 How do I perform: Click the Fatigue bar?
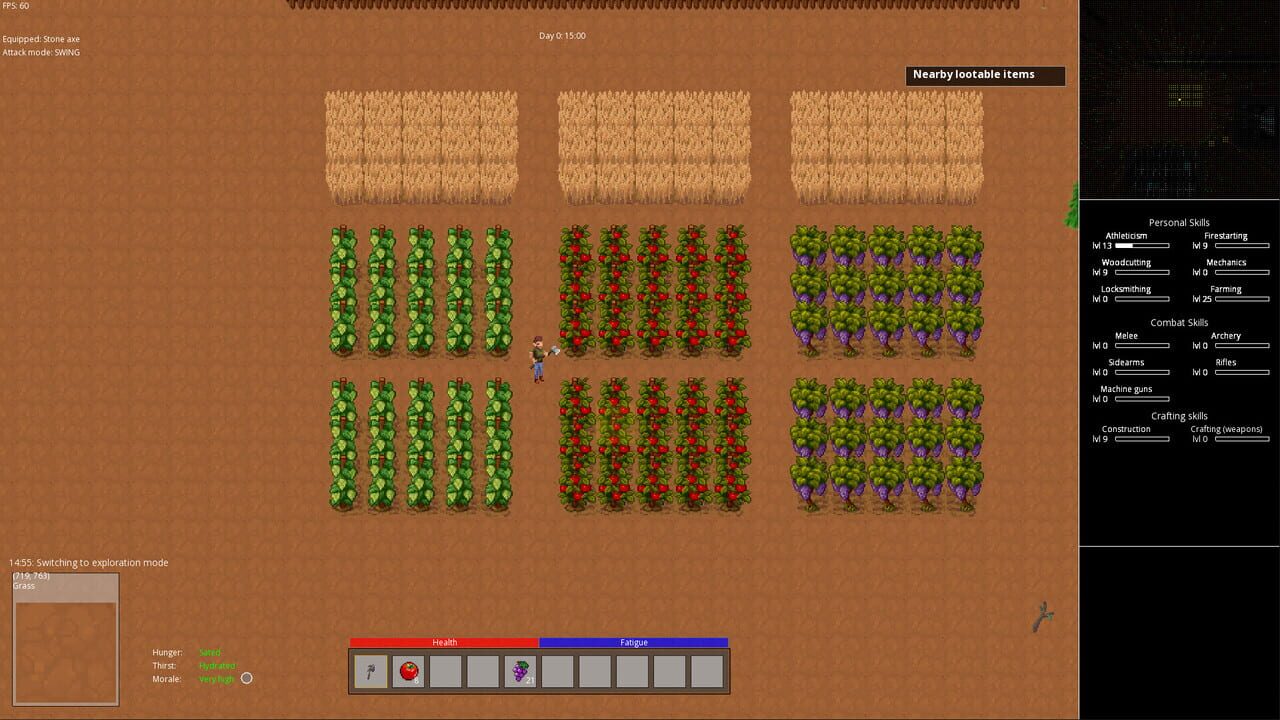(x=632, y=642)
